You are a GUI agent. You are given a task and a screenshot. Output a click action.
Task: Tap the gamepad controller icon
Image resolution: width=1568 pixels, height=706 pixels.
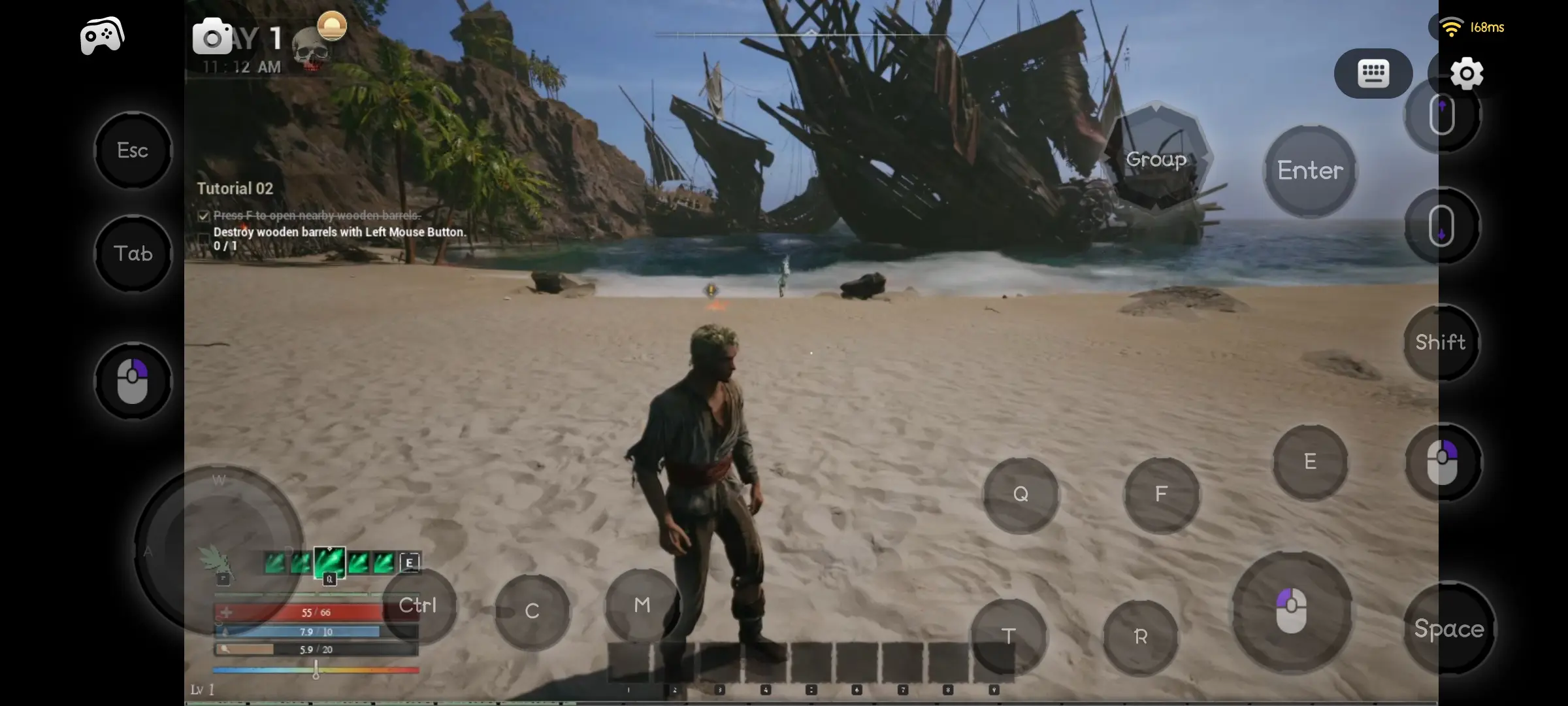[101, 34]
